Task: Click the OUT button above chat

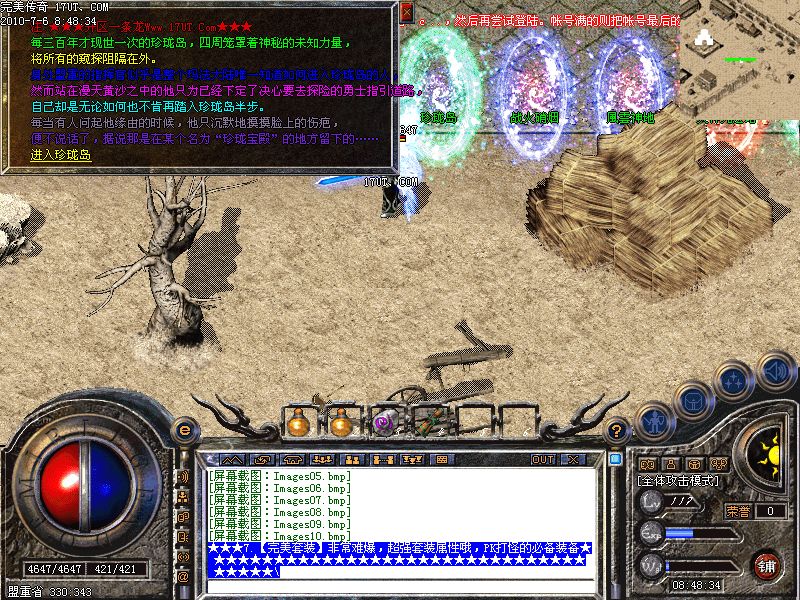Action: coord(543,459)
